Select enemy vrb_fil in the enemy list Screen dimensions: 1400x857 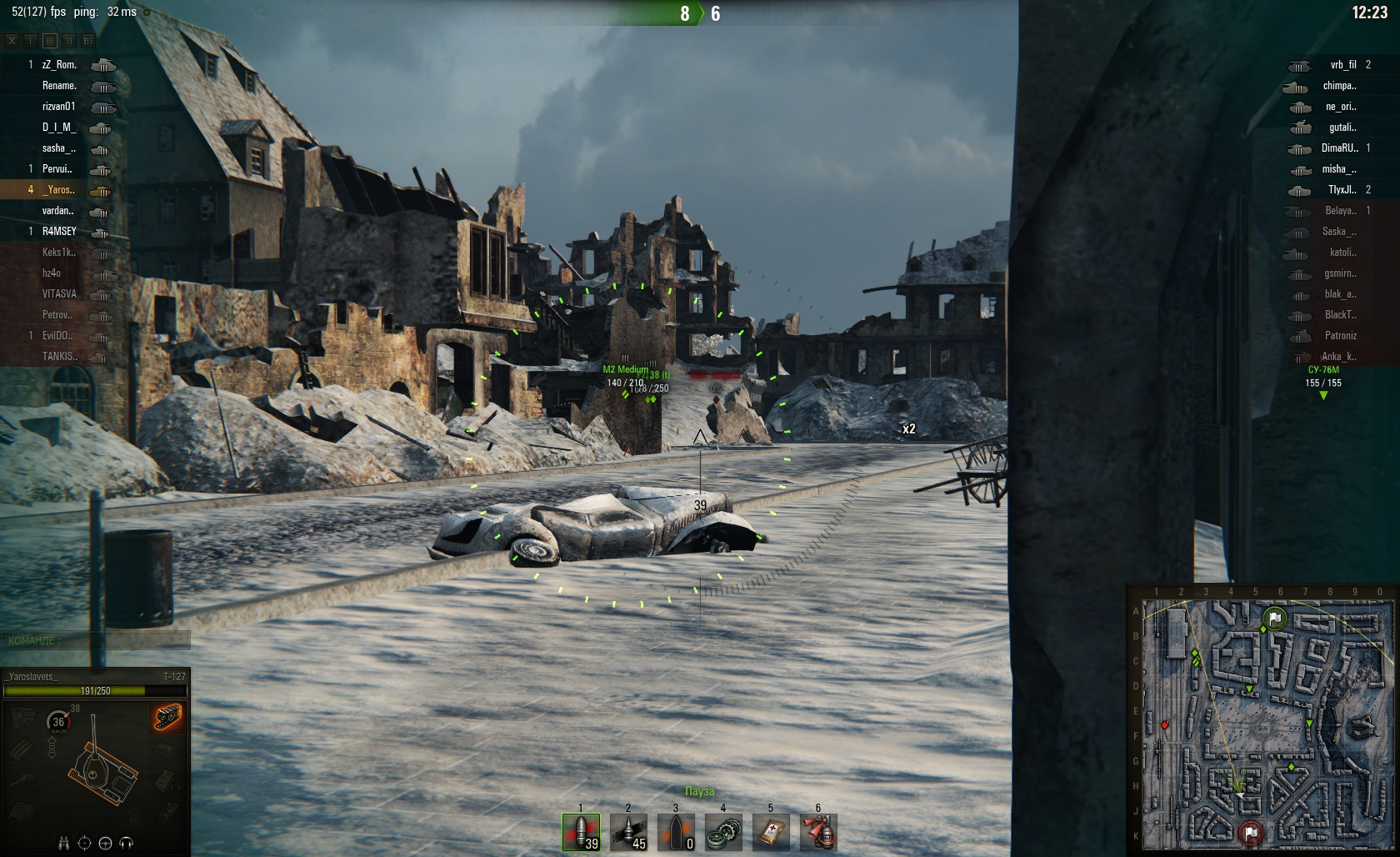coord(1342,65)
